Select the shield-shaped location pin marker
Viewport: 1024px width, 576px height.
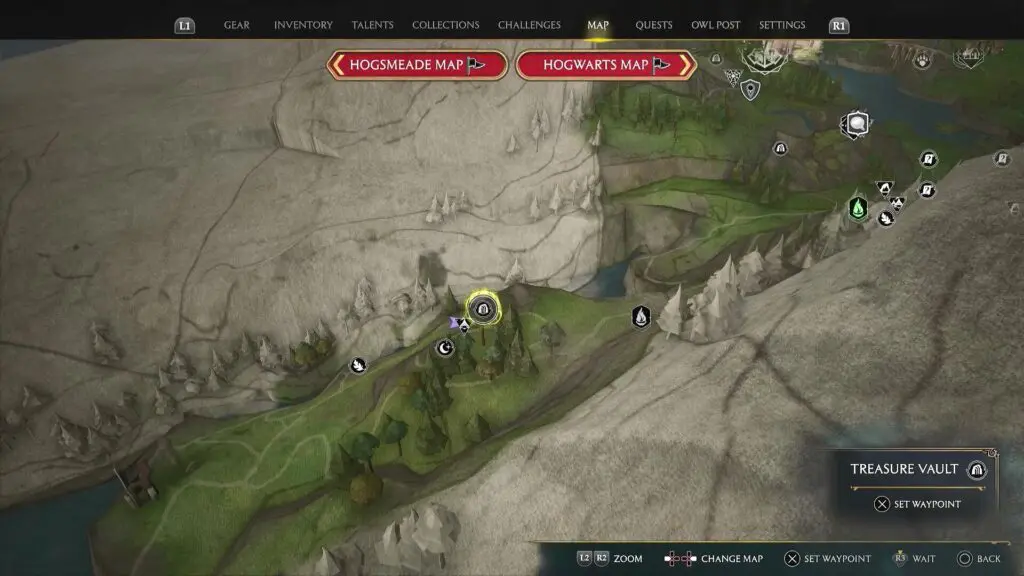[x=750, y=91]
